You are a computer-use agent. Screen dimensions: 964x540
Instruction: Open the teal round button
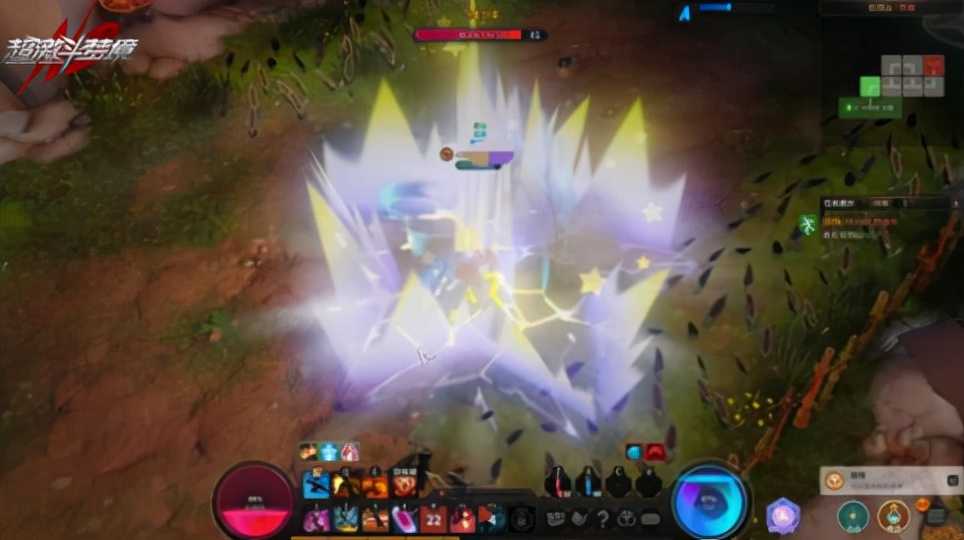click(851, 517)
